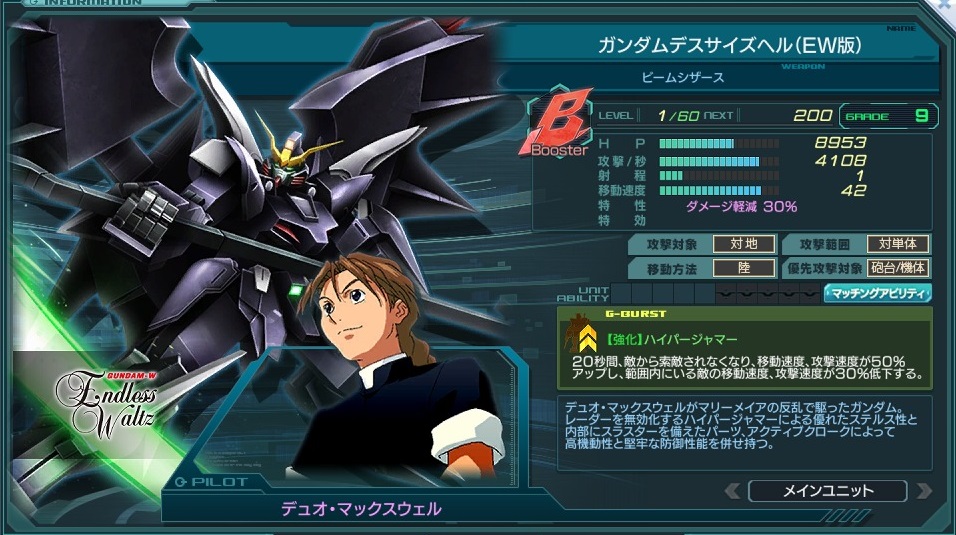Open the マッチングアビリティ panel
Image resolution: width=956 pixels, height=535 pixels.
877,293
